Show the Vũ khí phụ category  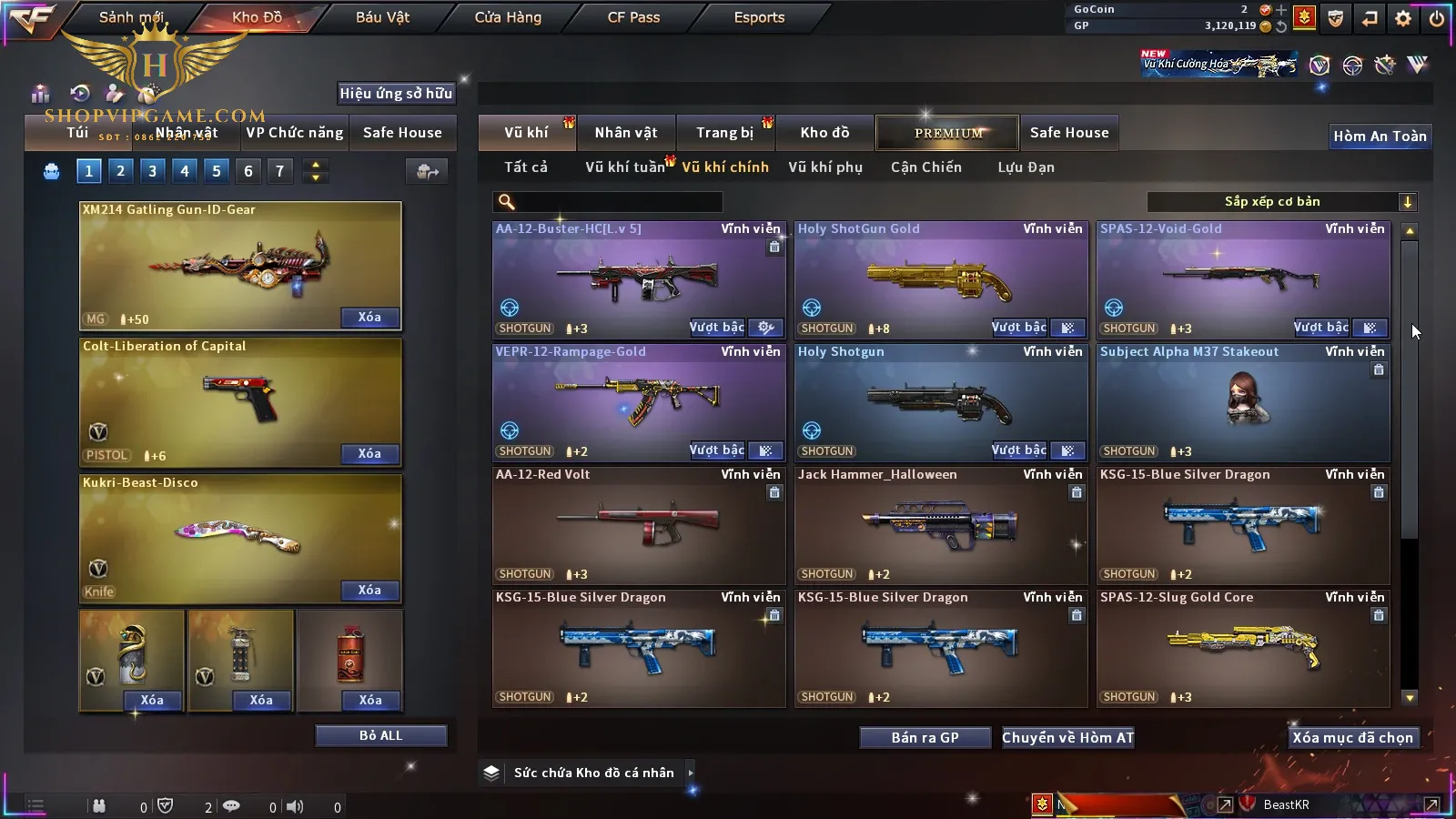[825, 167]
